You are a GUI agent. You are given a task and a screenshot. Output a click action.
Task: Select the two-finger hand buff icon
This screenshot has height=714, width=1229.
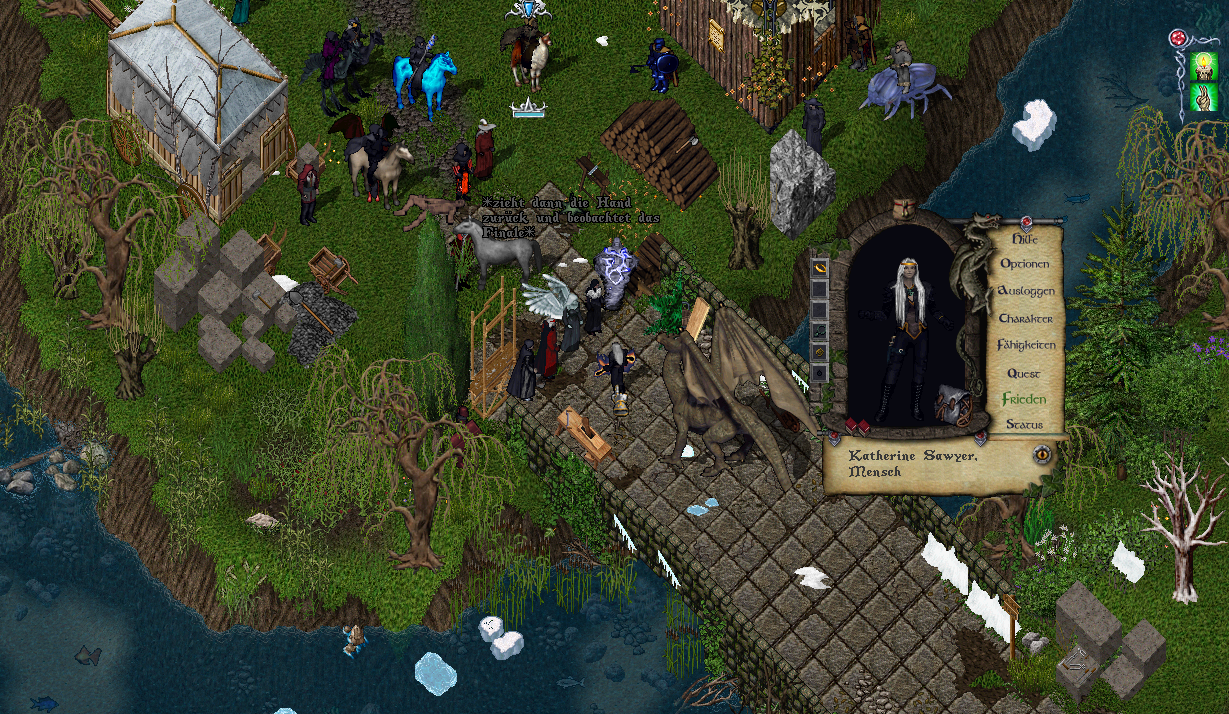click(1203, 98)
